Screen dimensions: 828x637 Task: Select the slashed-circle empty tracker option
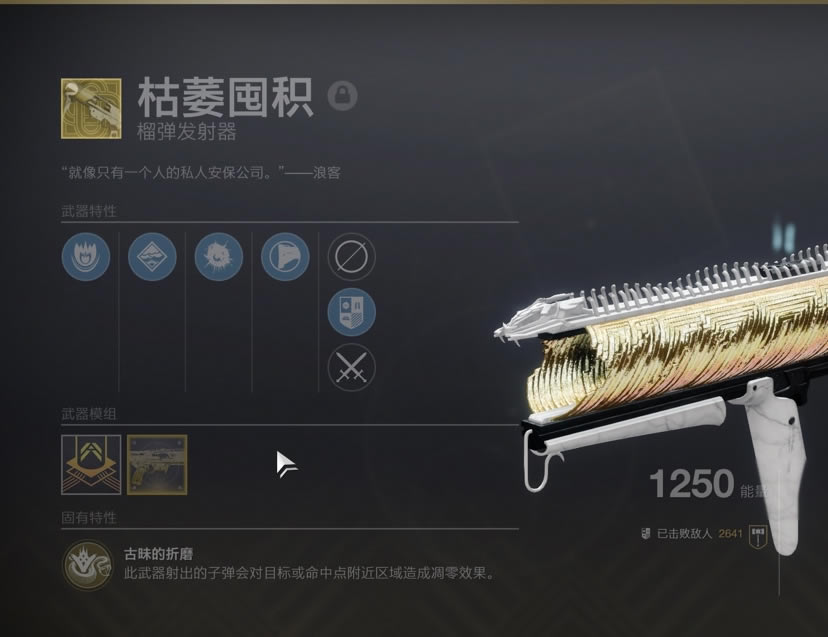[x=351, y=257]
